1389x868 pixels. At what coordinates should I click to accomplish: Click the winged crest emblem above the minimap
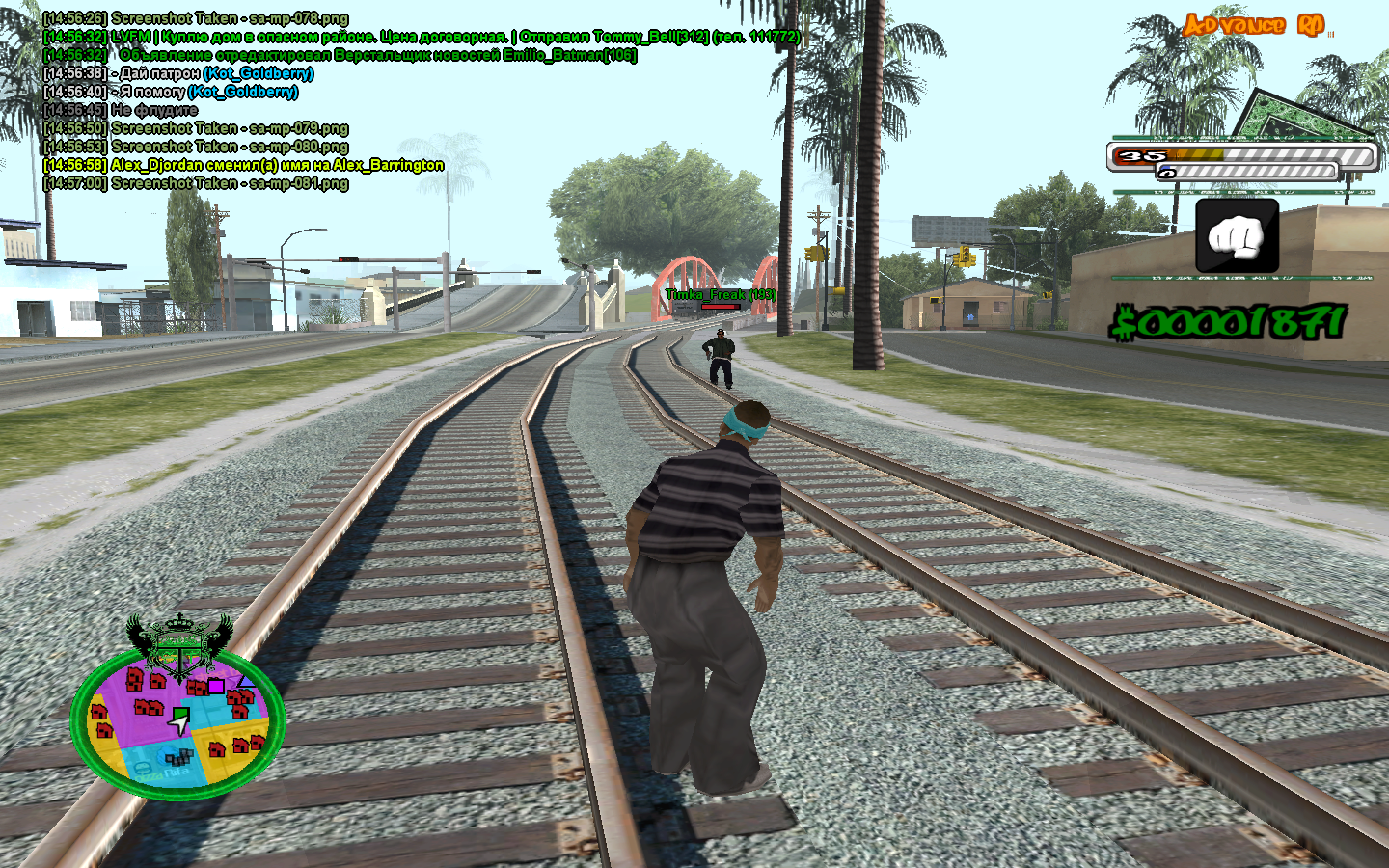[179, 642]
